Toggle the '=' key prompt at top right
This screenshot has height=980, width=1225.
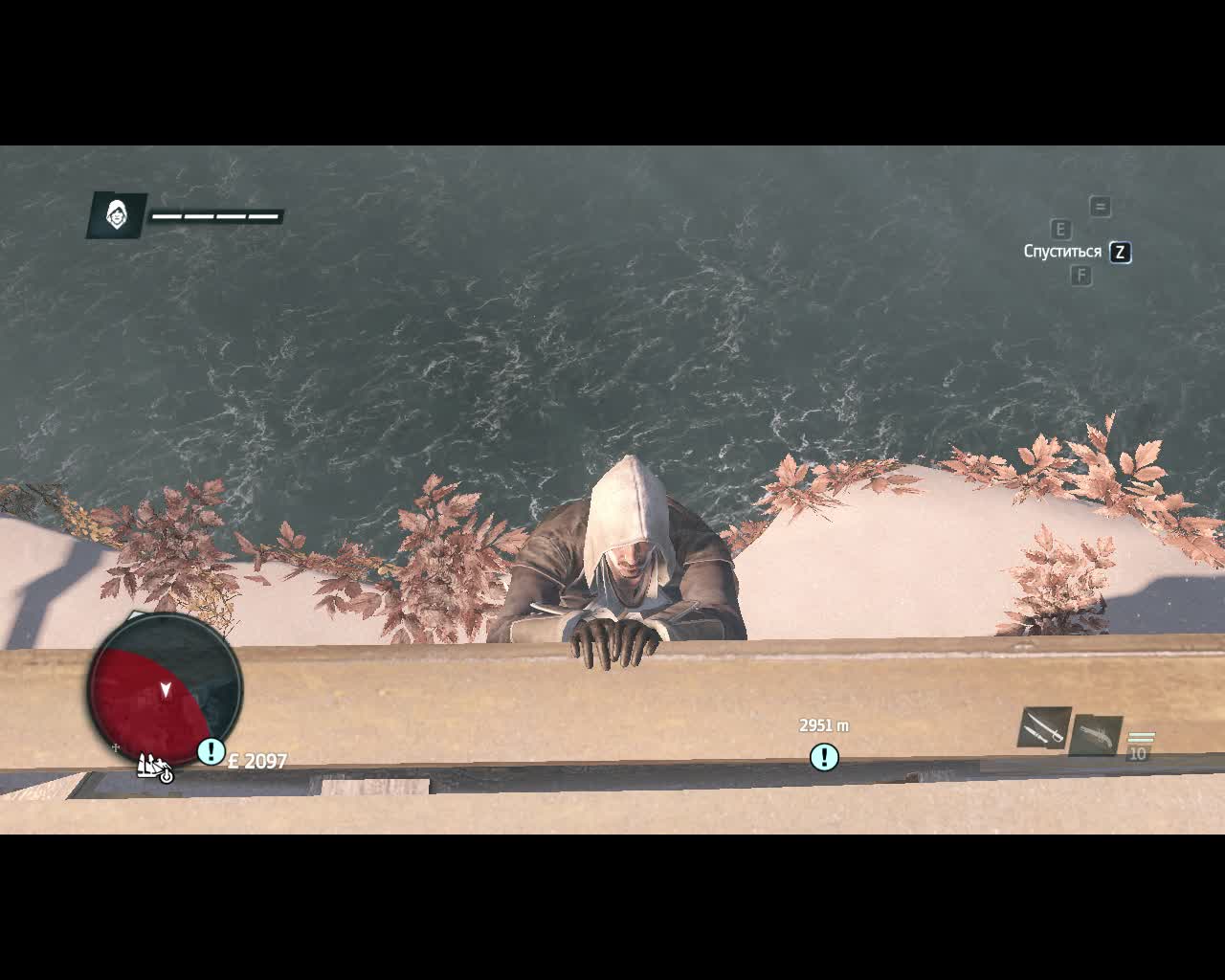point(1101,205)
